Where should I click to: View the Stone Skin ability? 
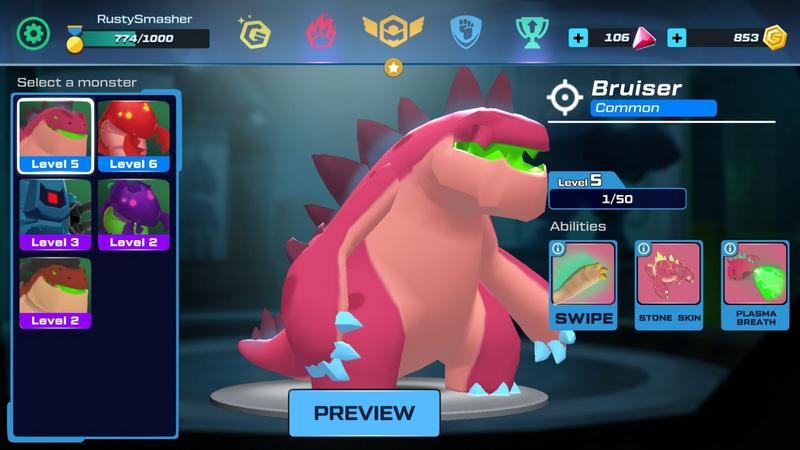click(669, 285)
